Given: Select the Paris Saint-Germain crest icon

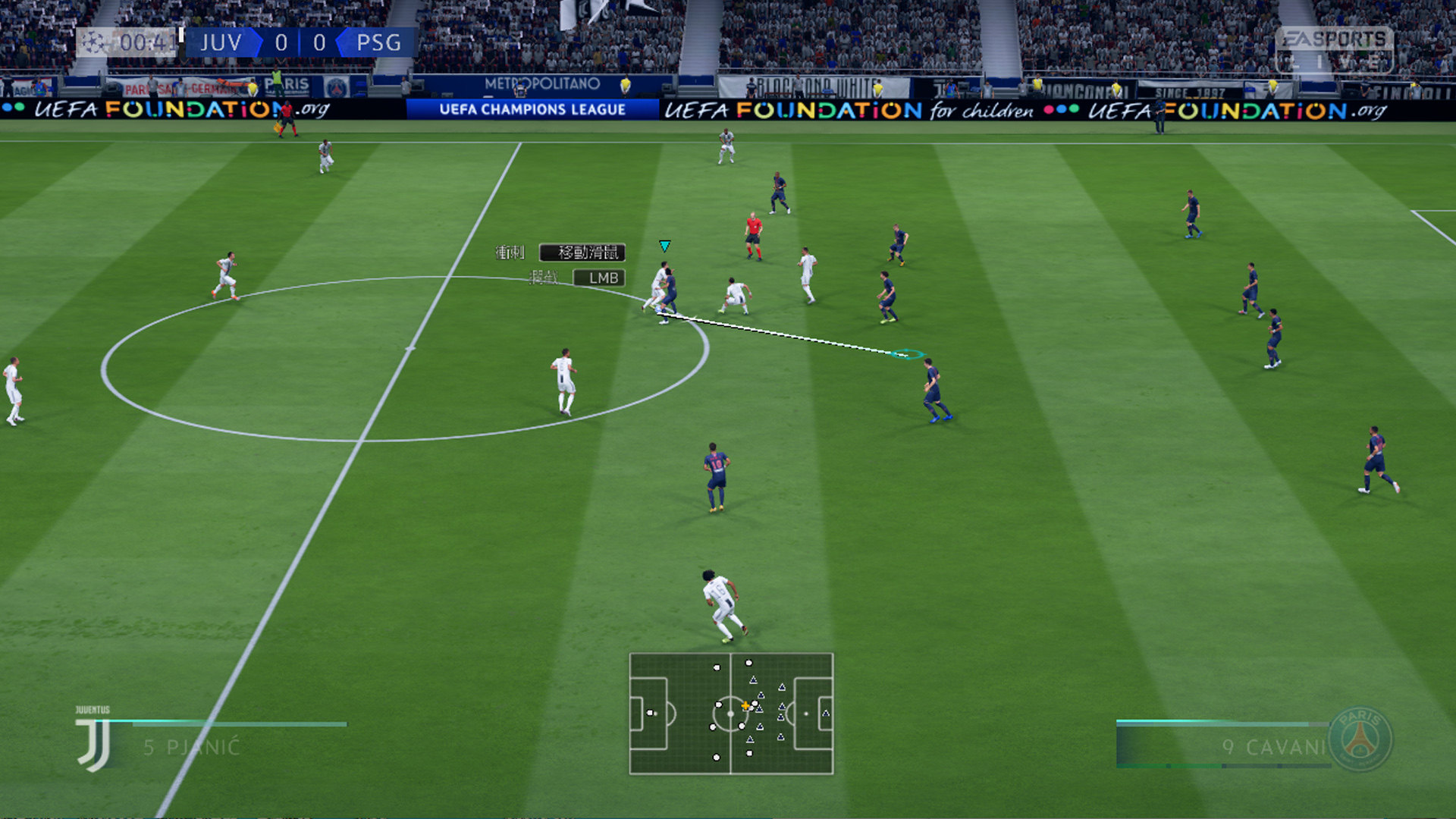Looking at the screenshot, I should tap(1360, 739).
